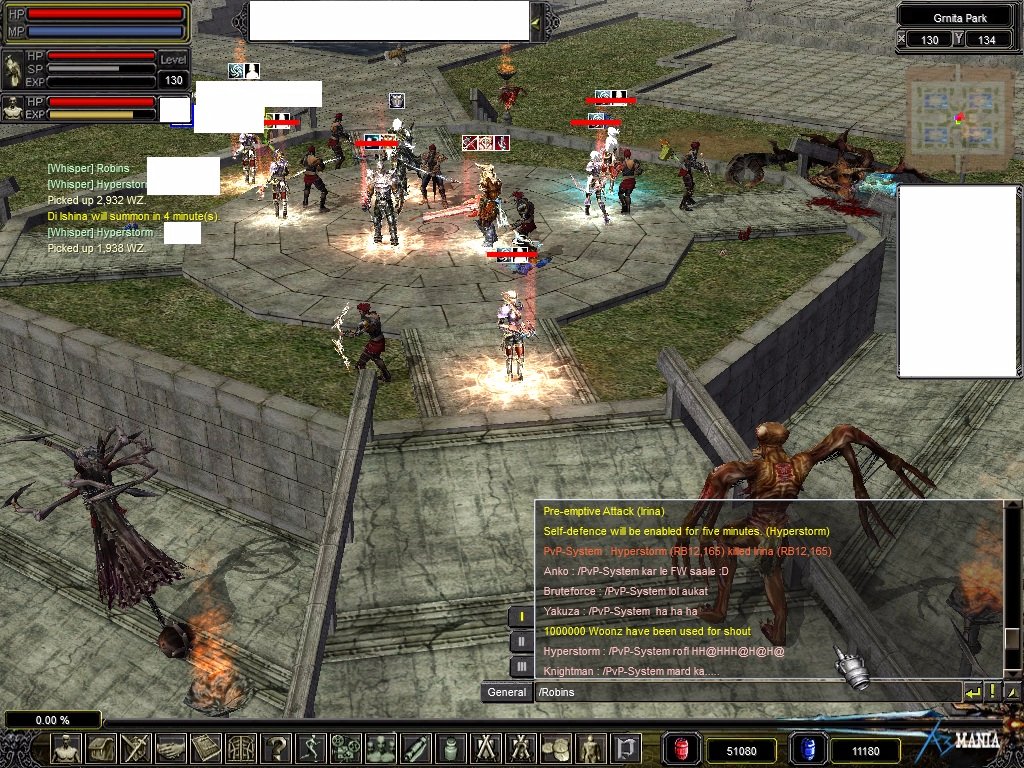
Task: Collapse the top panel with yellow arrow
Action: tap(536, 21)
